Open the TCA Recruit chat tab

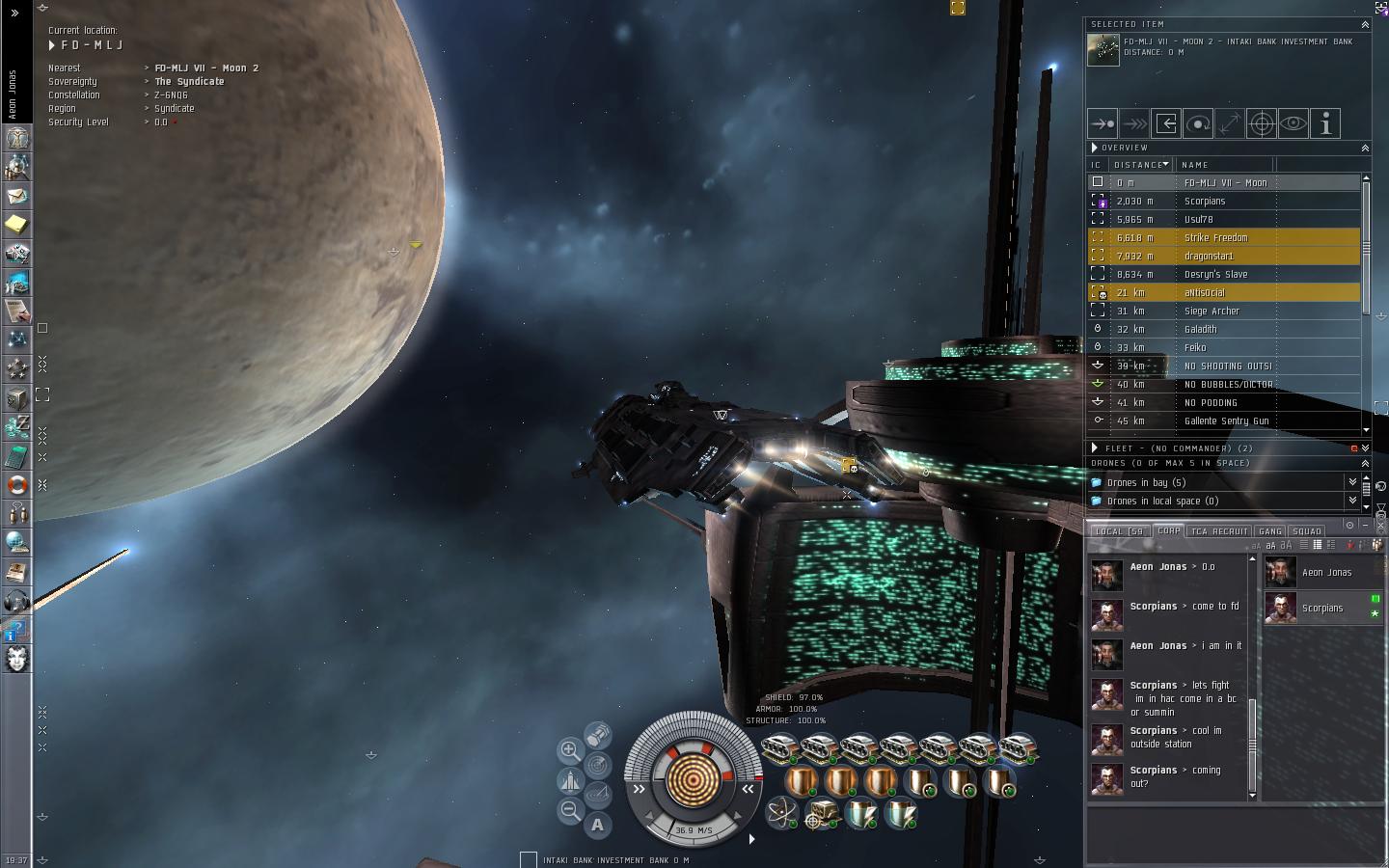coord(1218,531)
